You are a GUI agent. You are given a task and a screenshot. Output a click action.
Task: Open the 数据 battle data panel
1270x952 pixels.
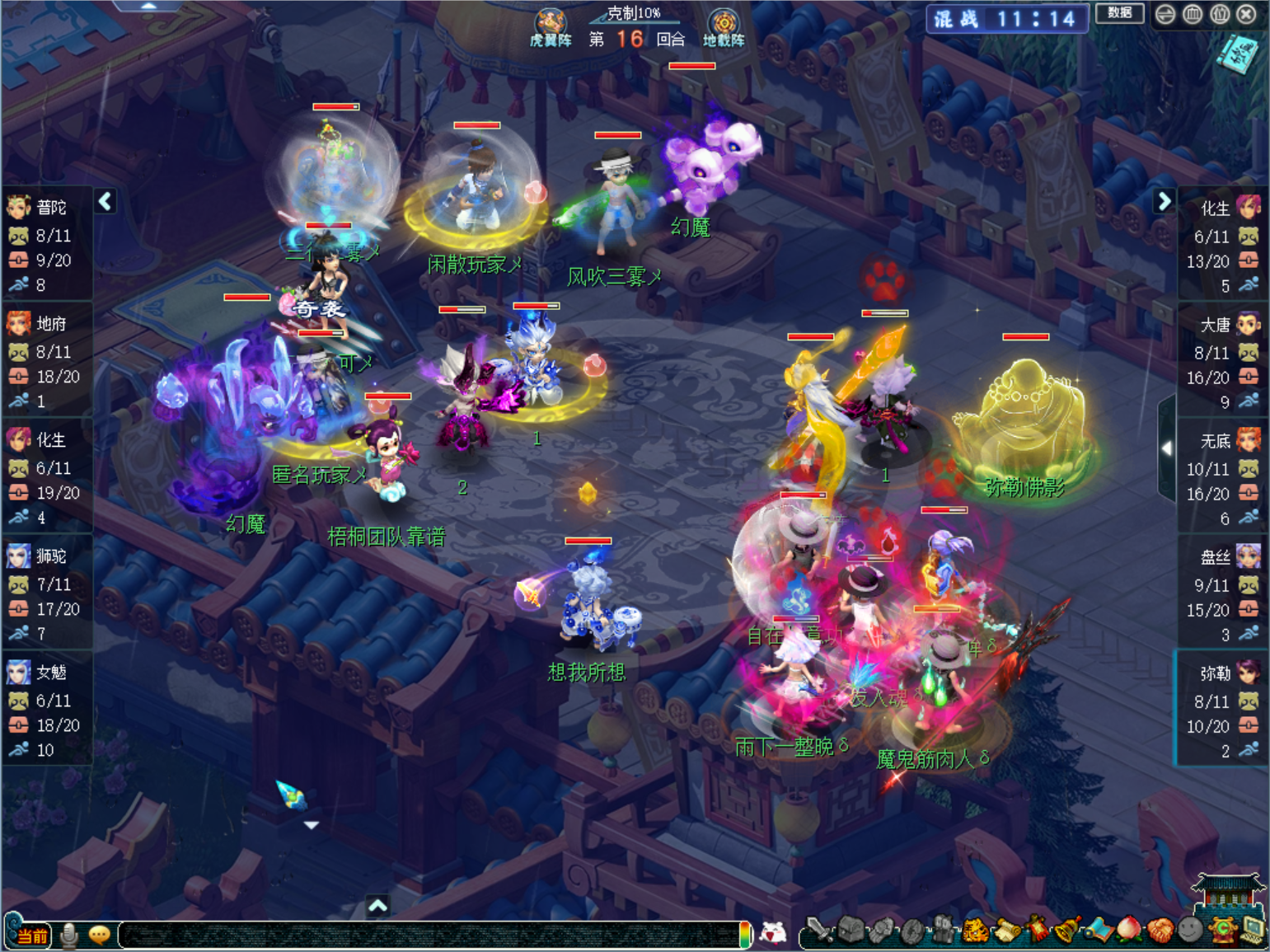[1119, 13]
